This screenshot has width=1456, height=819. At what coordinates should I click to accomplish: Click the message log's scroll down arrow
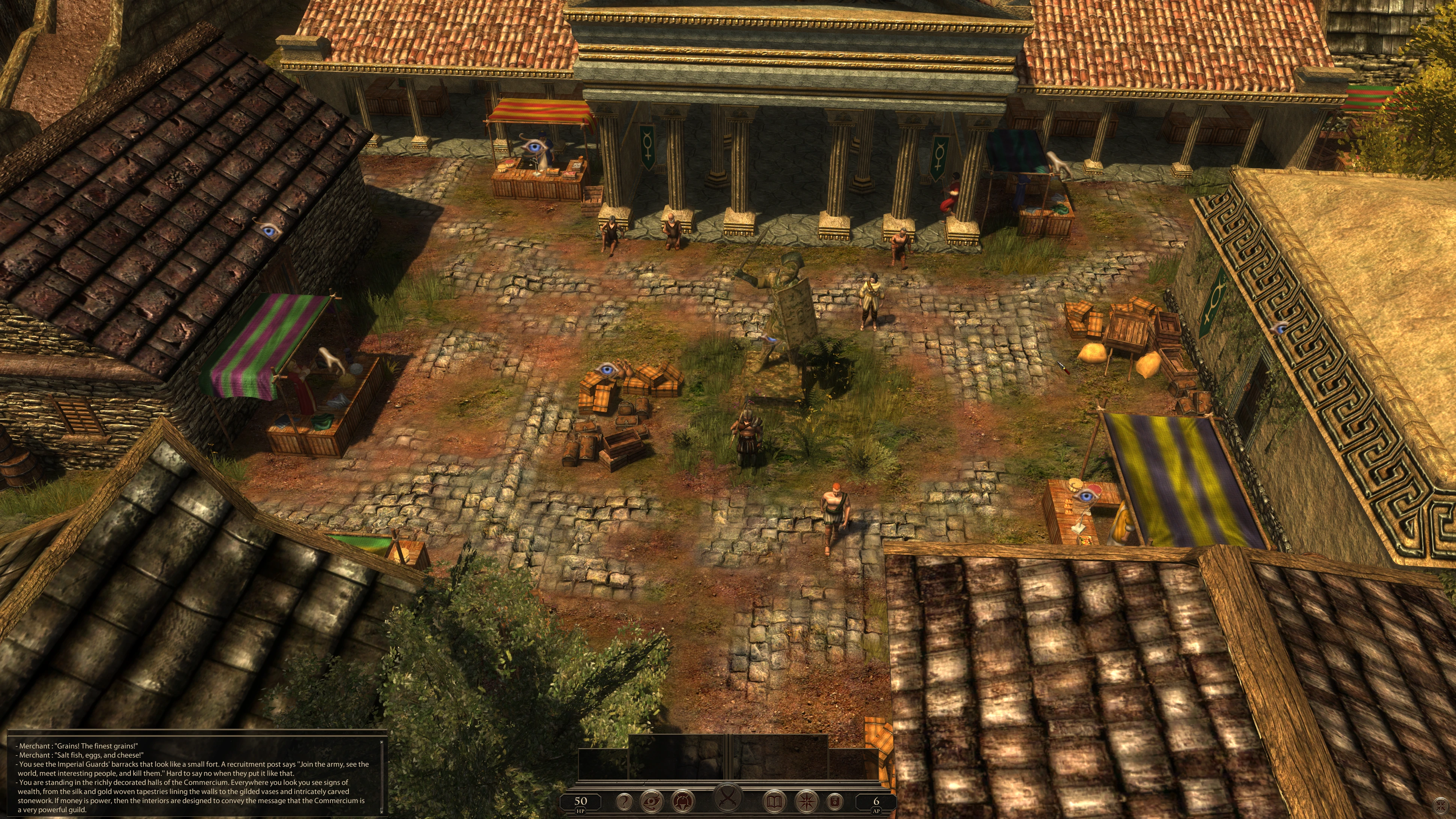pyautogui.click(x=382, y=812)
